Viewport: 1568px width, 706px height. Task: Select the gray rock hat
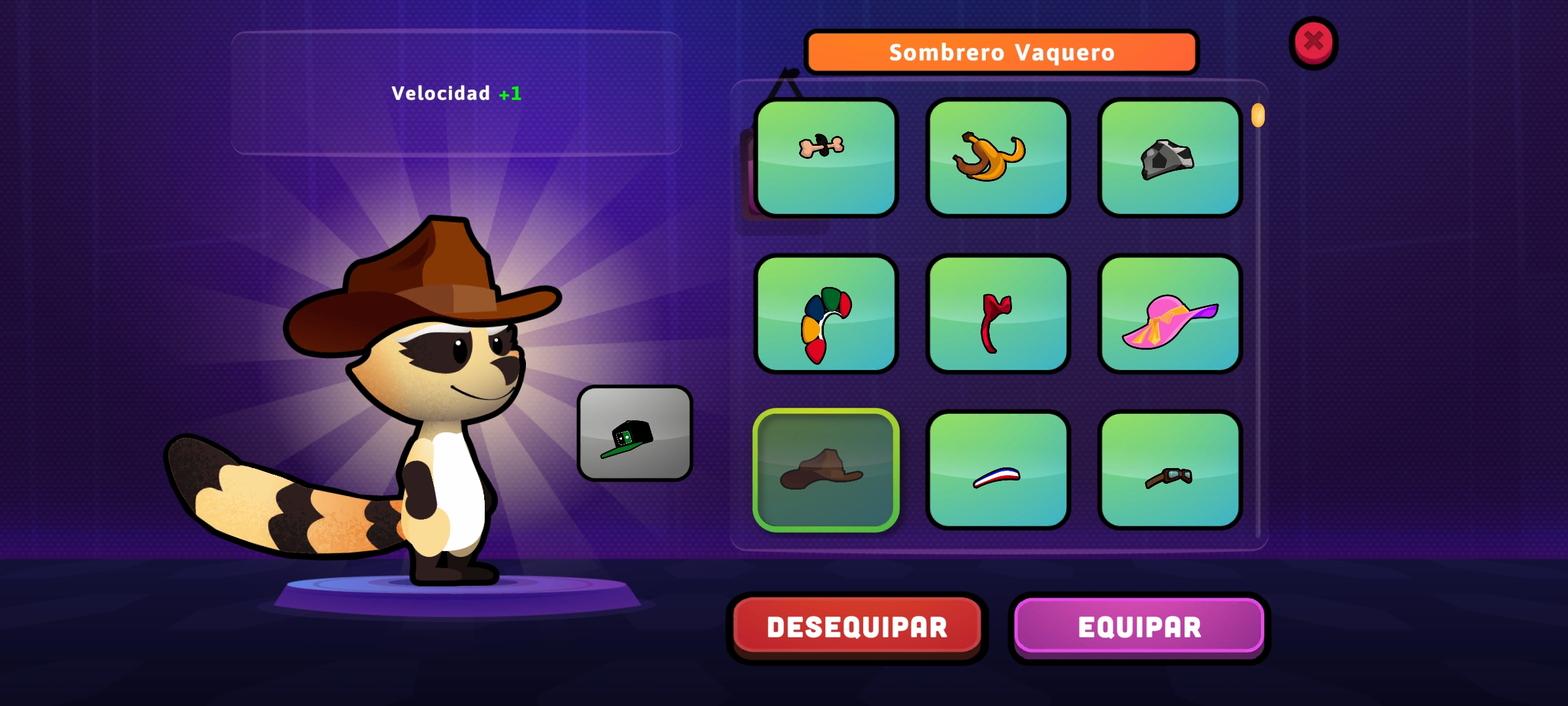(1169, 158)
